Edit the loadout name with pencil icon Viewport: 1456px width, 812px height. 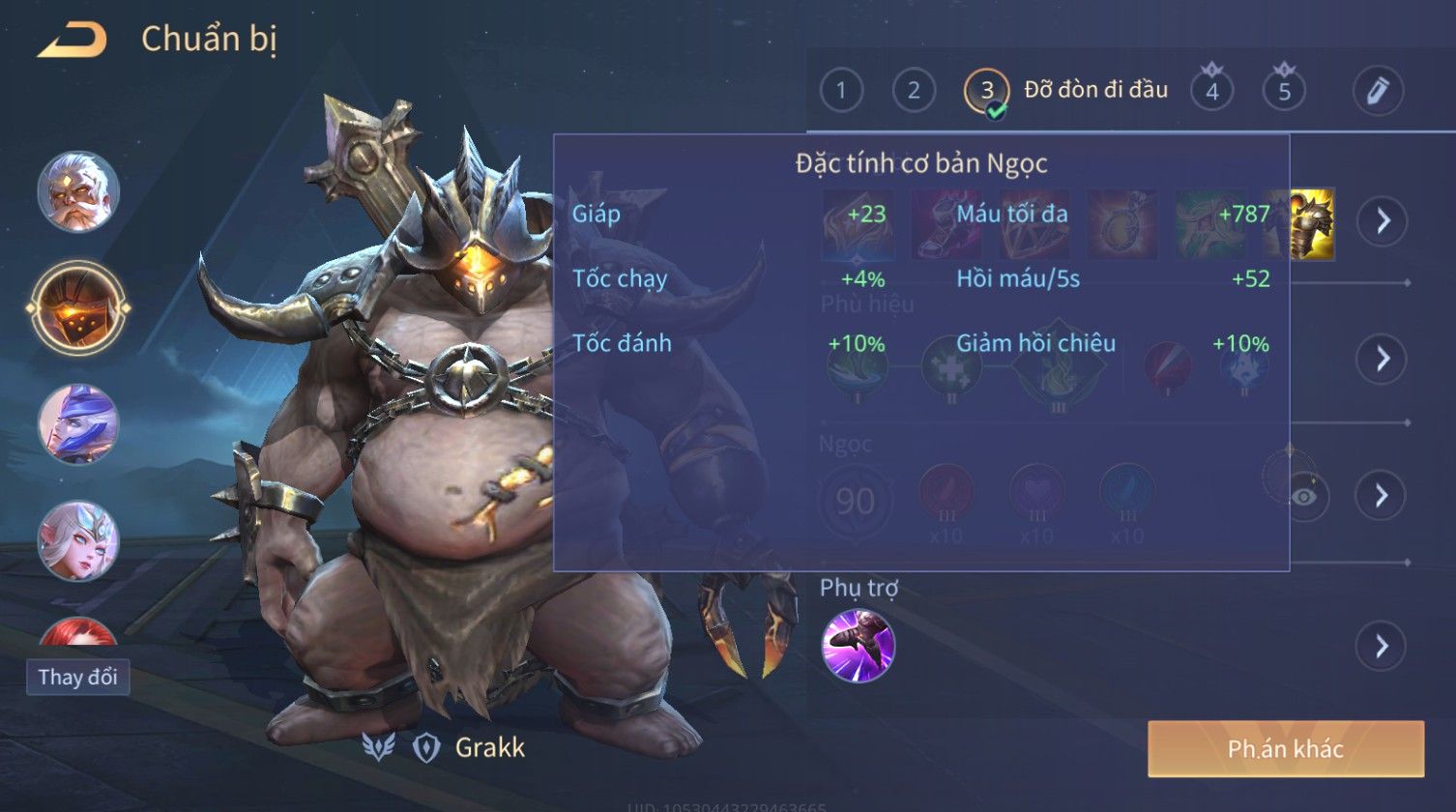pos(1378,91)
